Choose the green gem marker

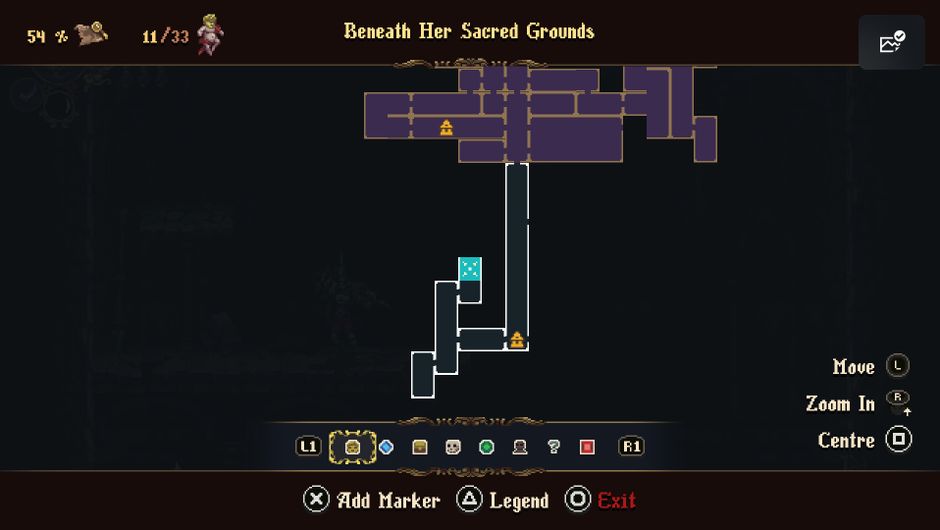click(x=487, y=447)
